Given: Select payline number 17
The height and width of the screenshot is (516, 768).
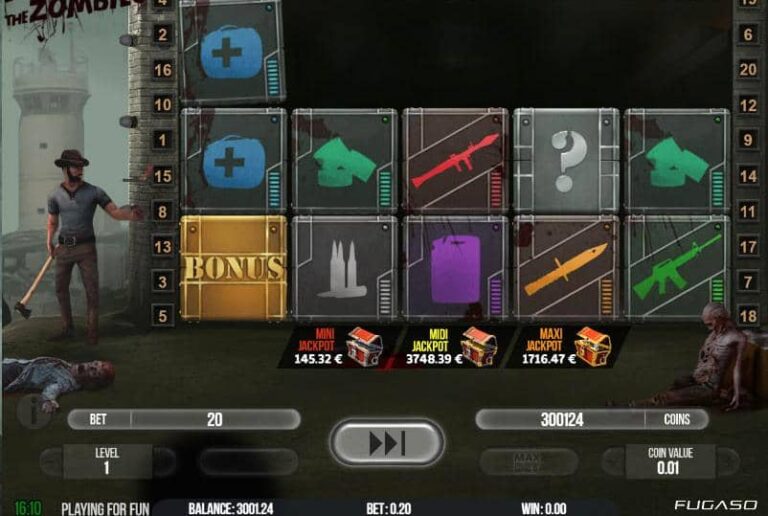Looking at the screenshot, I should click(747, 246).
